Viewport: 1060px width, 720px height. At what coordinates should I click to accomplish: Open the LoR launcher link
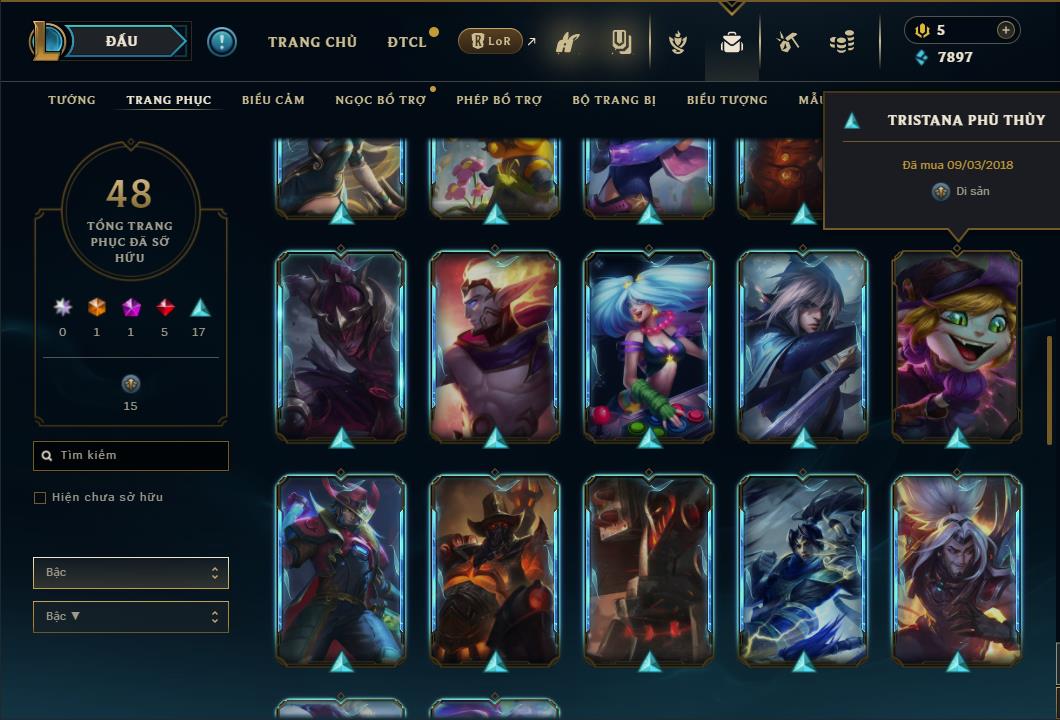click(491, 42)
